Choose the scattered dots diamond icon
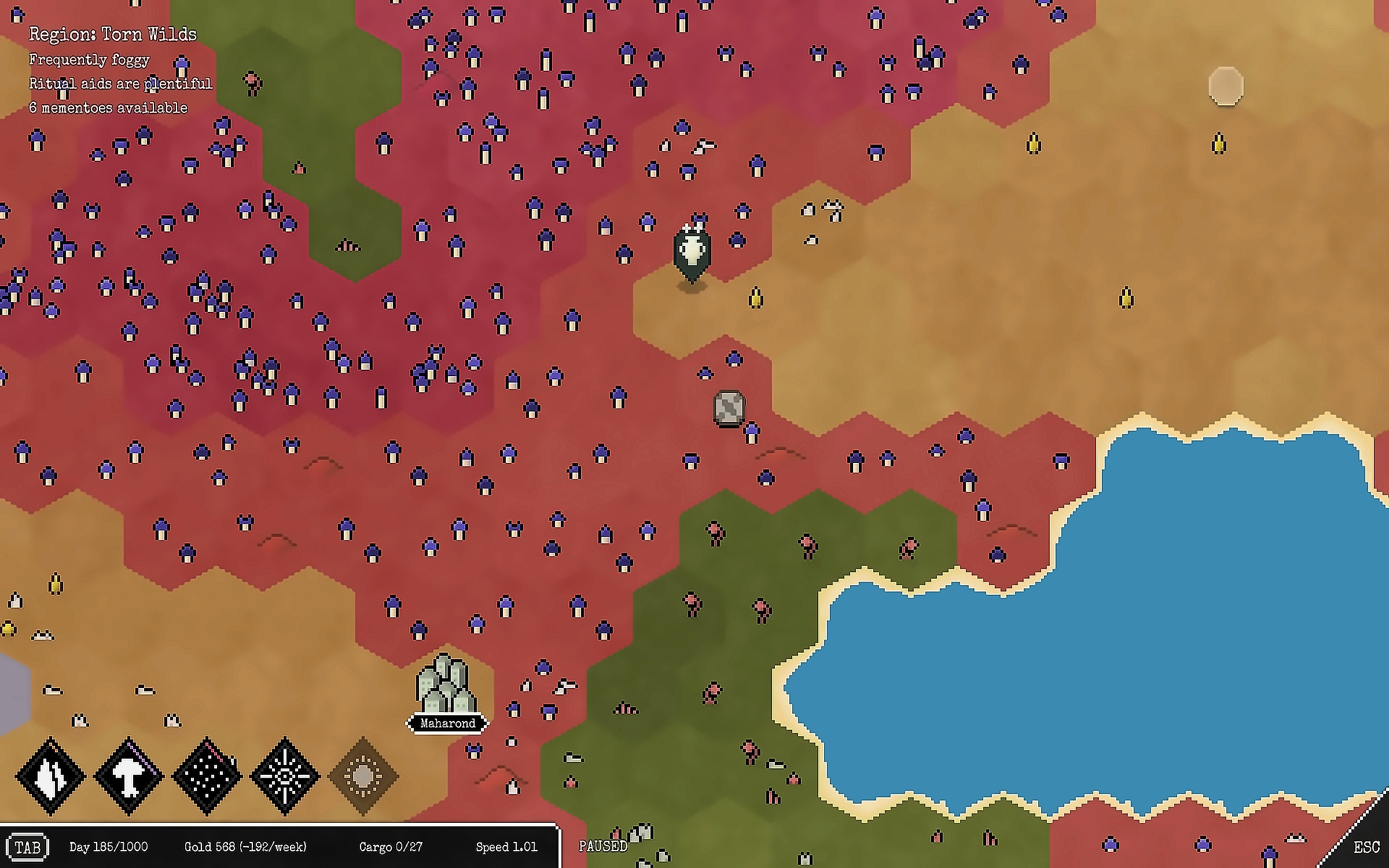The width and height of the screenshot is (1389, 868). pyautogui.click(x=207, y=776)
